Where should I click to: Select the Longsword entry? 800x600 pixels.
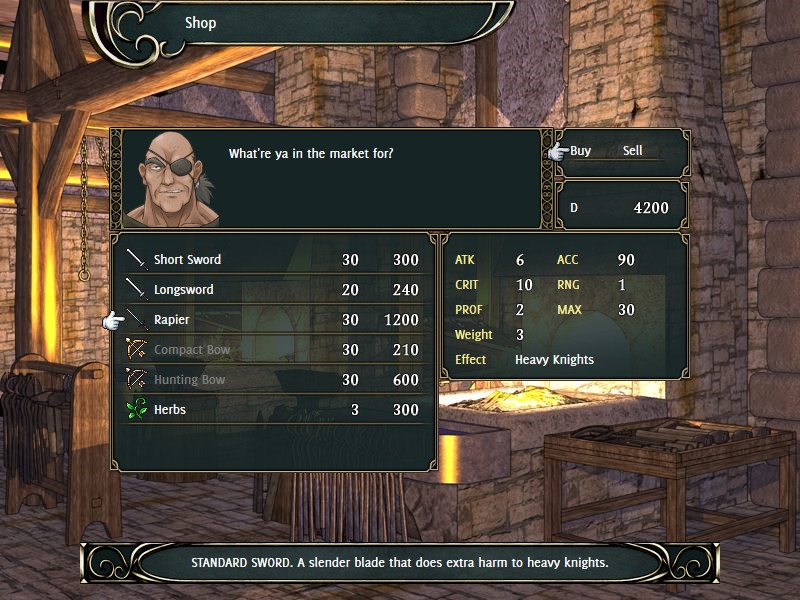click(x=184, y=290)
